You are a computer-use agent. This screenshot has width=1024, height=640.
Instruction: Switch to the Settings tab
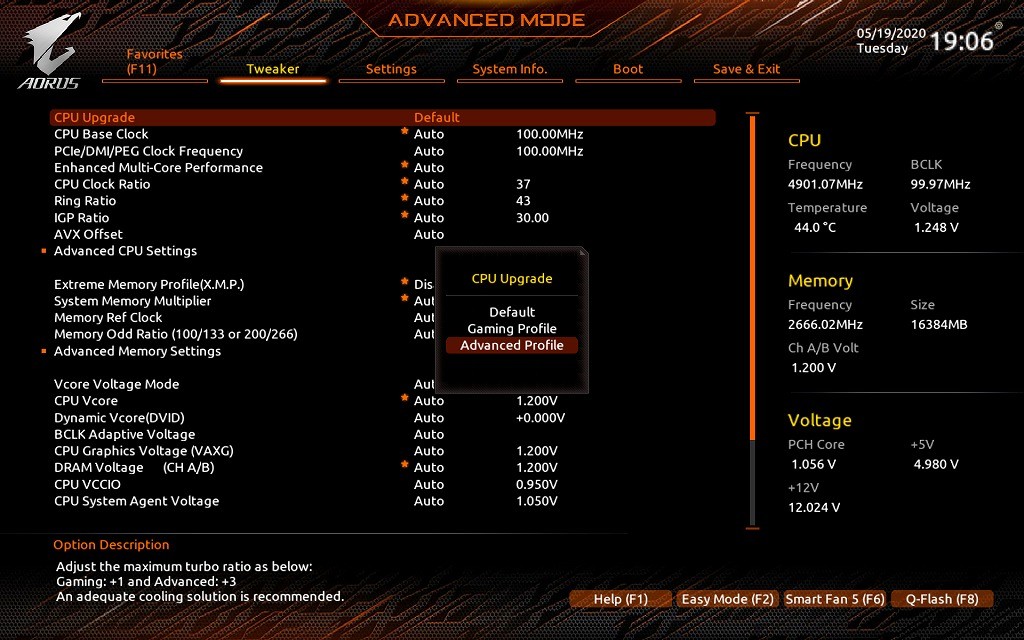coord(391,69)
